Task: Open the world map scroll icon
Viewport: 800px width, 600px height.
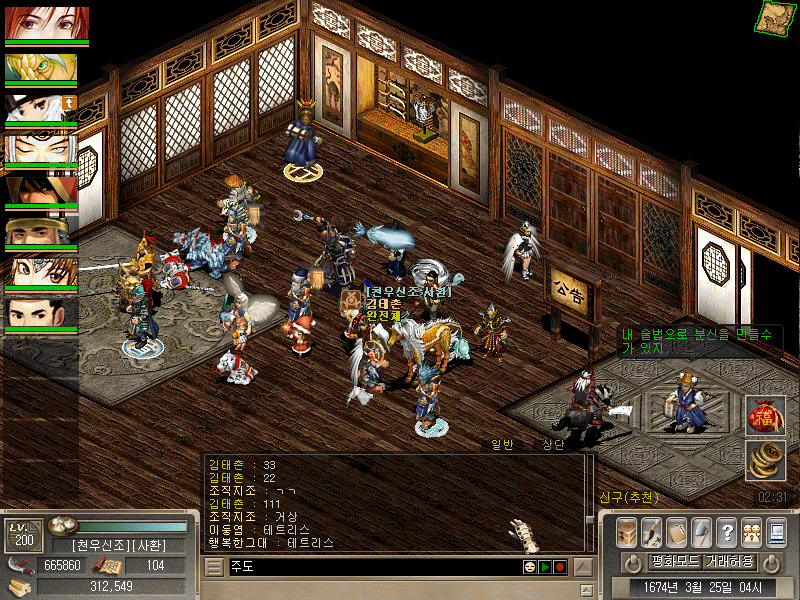Action: pyautogui.click(x=774, y=17)
